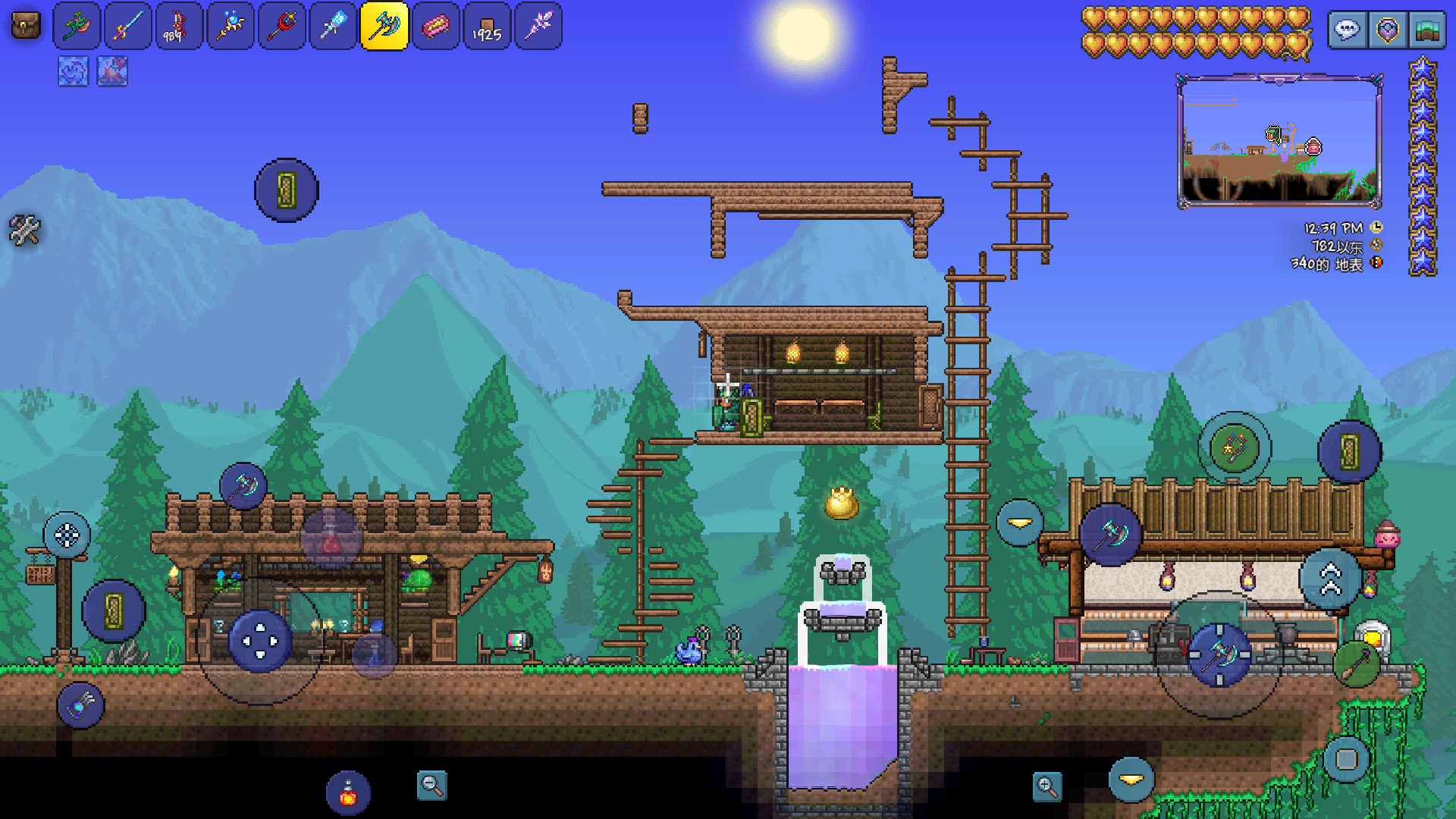
Task: Toggle the smart cursor crosshair button
Action: coord(67,535)
